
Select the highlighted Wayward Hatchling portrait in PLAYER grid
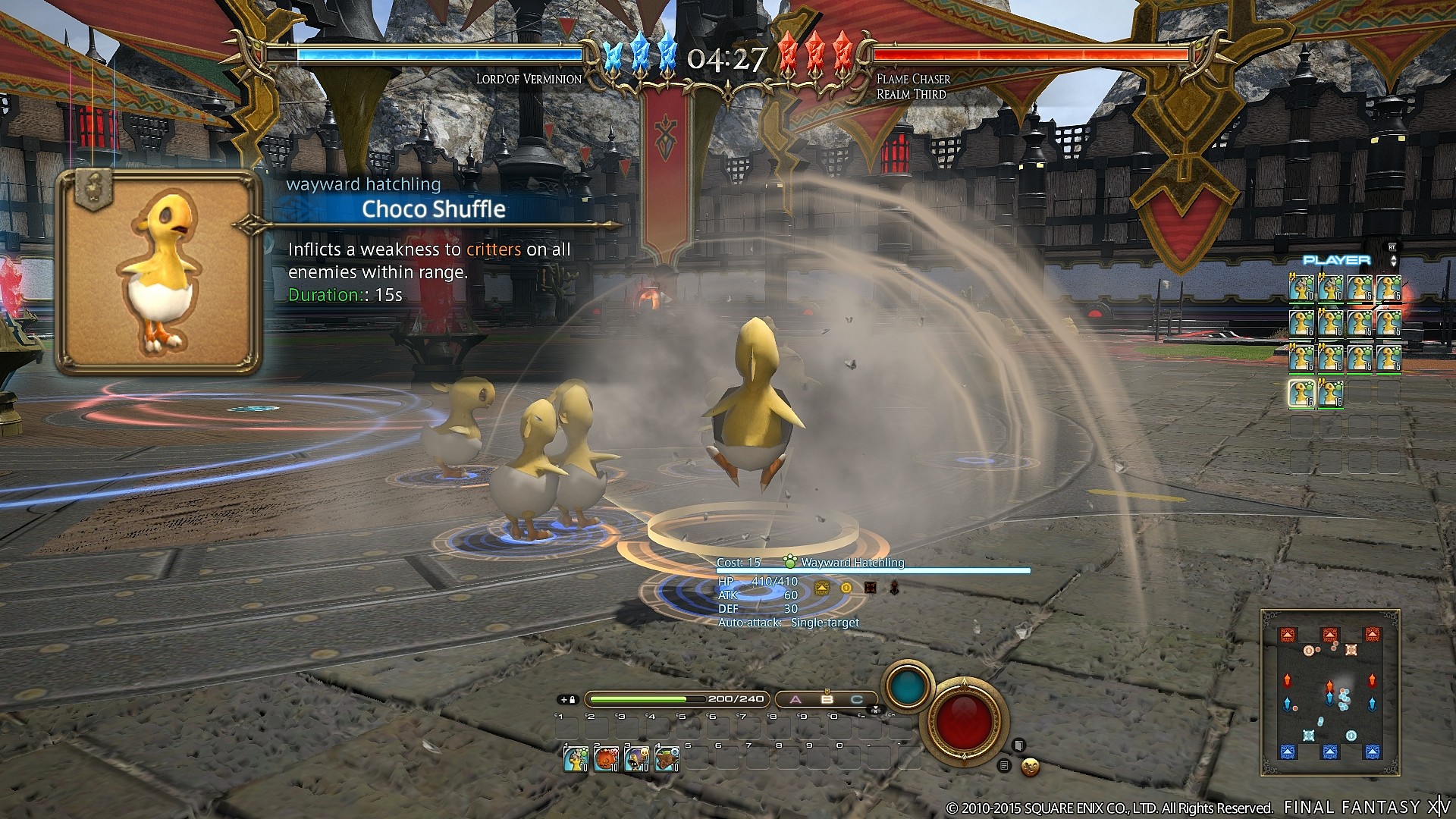point(1301,392)
